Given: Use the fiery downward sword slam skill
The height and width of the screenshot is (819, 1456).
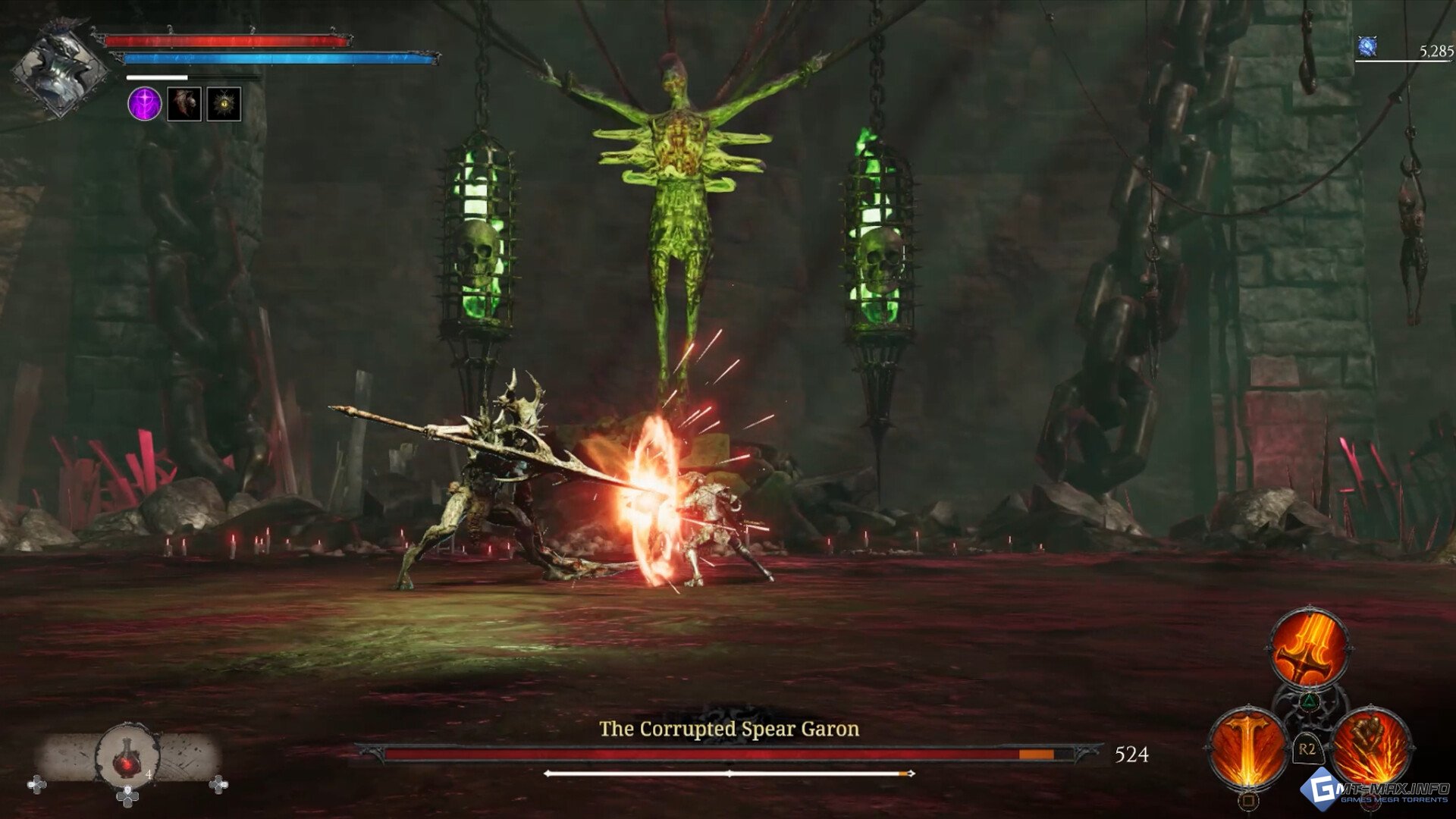Looking at the screenshot, I should tap(1247, 747).
